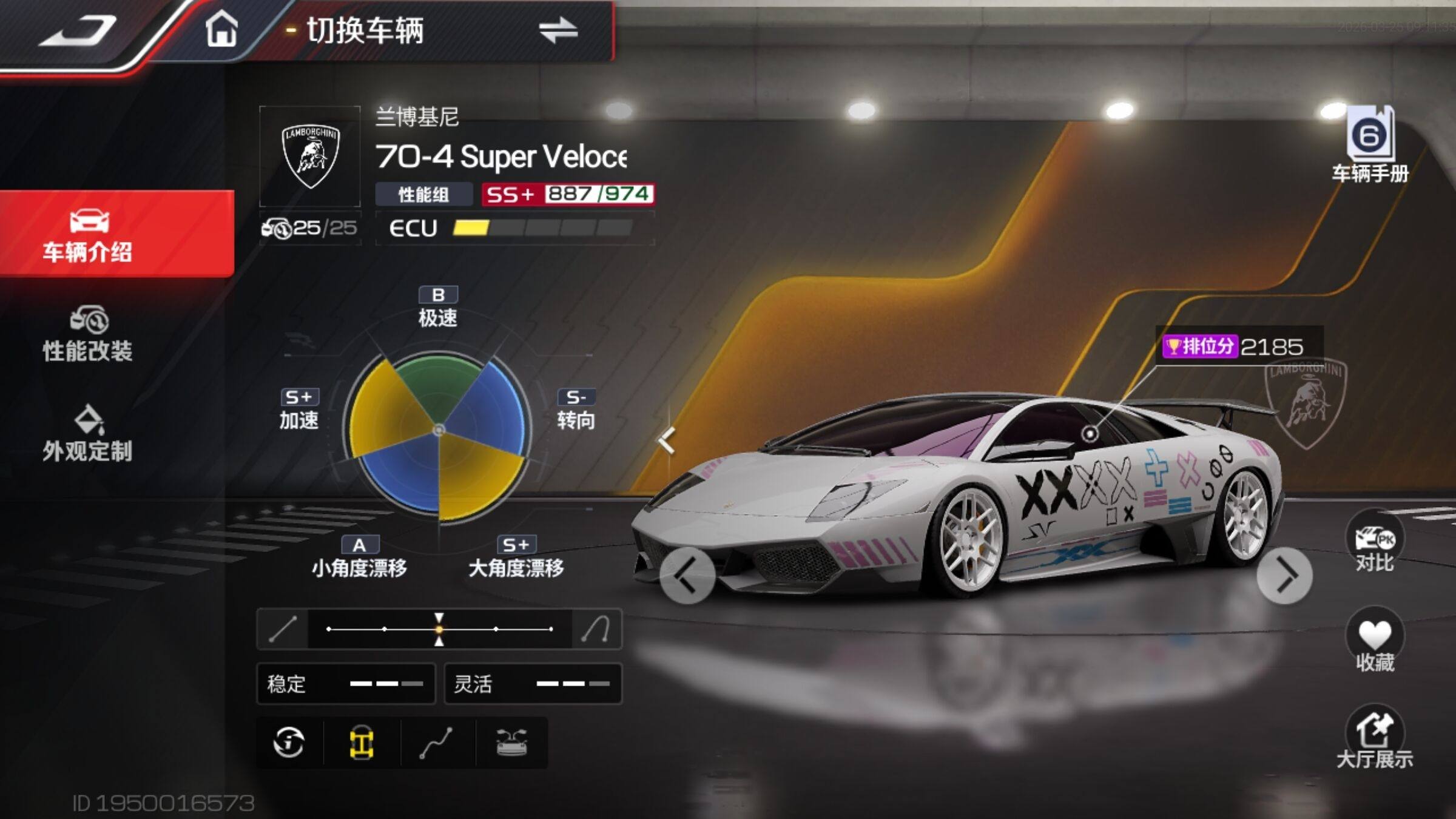Return to the home screen
Image resolution: width=1456 pixels, height=819 pixels.
[221, 29]
